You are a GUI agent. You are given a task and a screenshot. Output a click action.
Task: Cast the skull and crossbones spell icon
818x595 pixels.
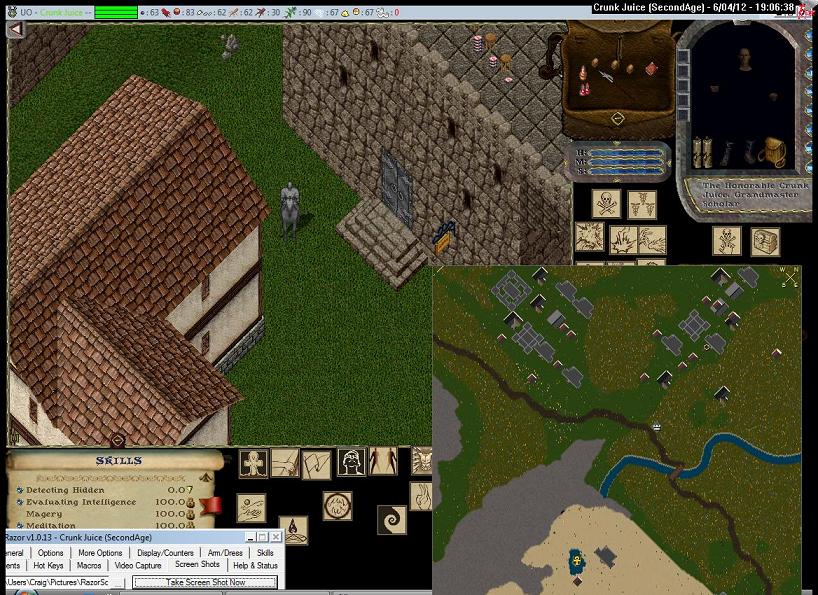pyautogui.click(x=606, y=204)
